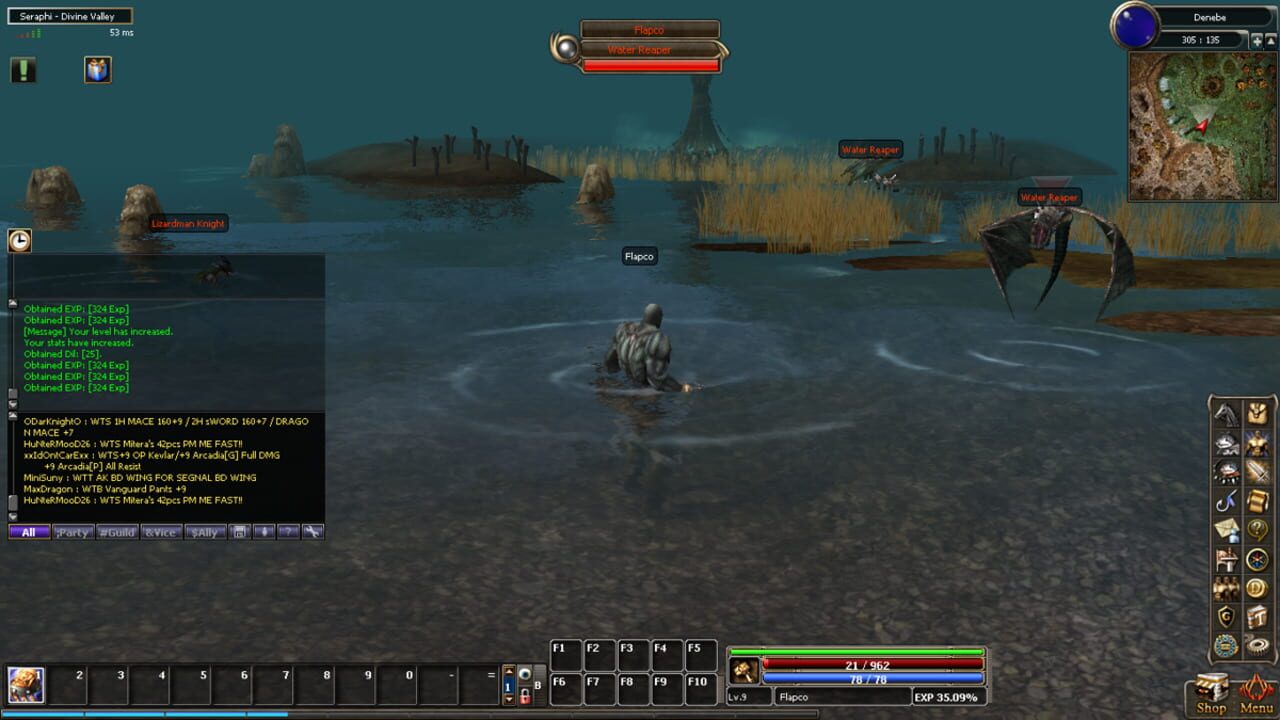The image size is (1280, 720).
Task: Open the guild panel with the G shield icon
Action: pos(1224,616)
